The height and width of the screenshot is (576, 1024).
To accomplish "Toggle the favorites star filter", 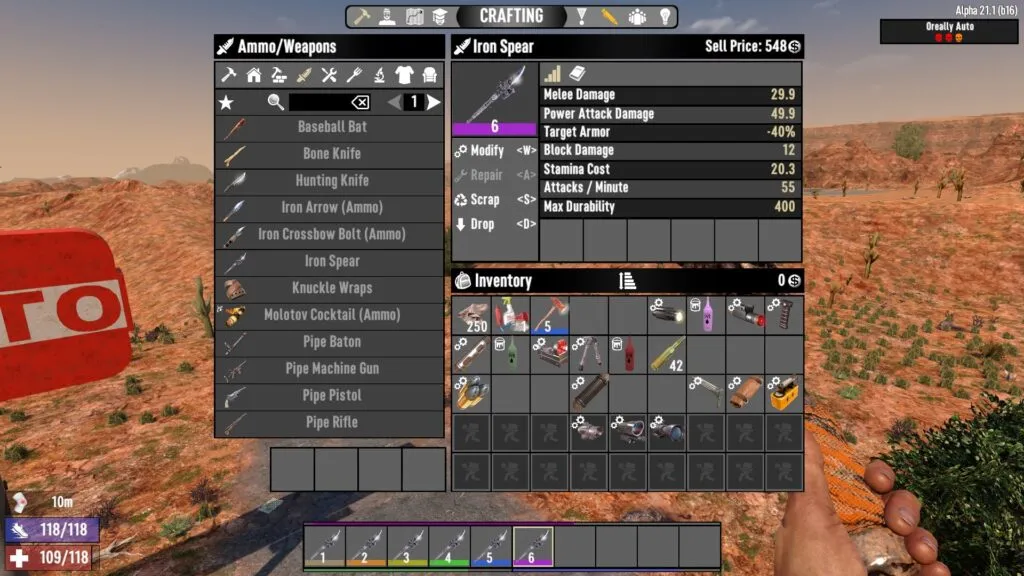I will pos(226,102).
